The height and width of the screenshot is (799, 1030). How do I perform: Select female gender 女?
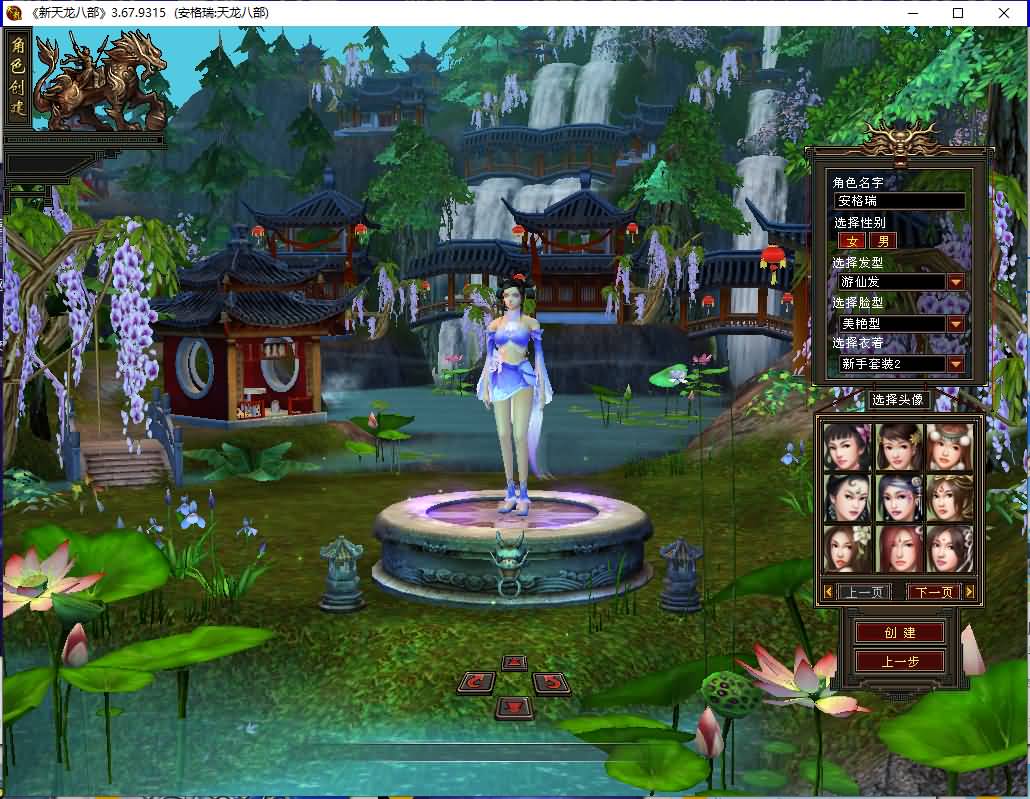pyautogui.click(x=852, y=241)
